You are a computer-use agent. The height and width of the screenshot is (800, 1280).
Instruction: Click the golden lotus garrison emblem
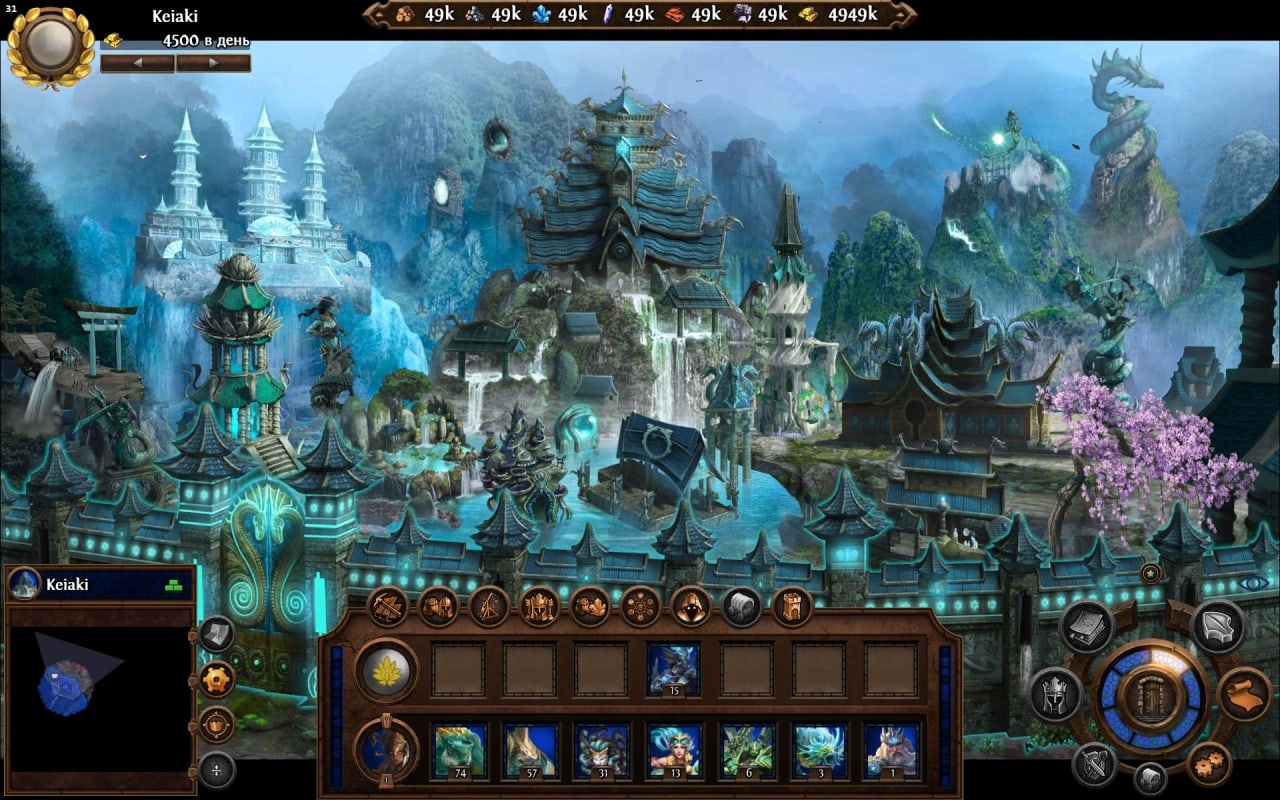point(386,669)
